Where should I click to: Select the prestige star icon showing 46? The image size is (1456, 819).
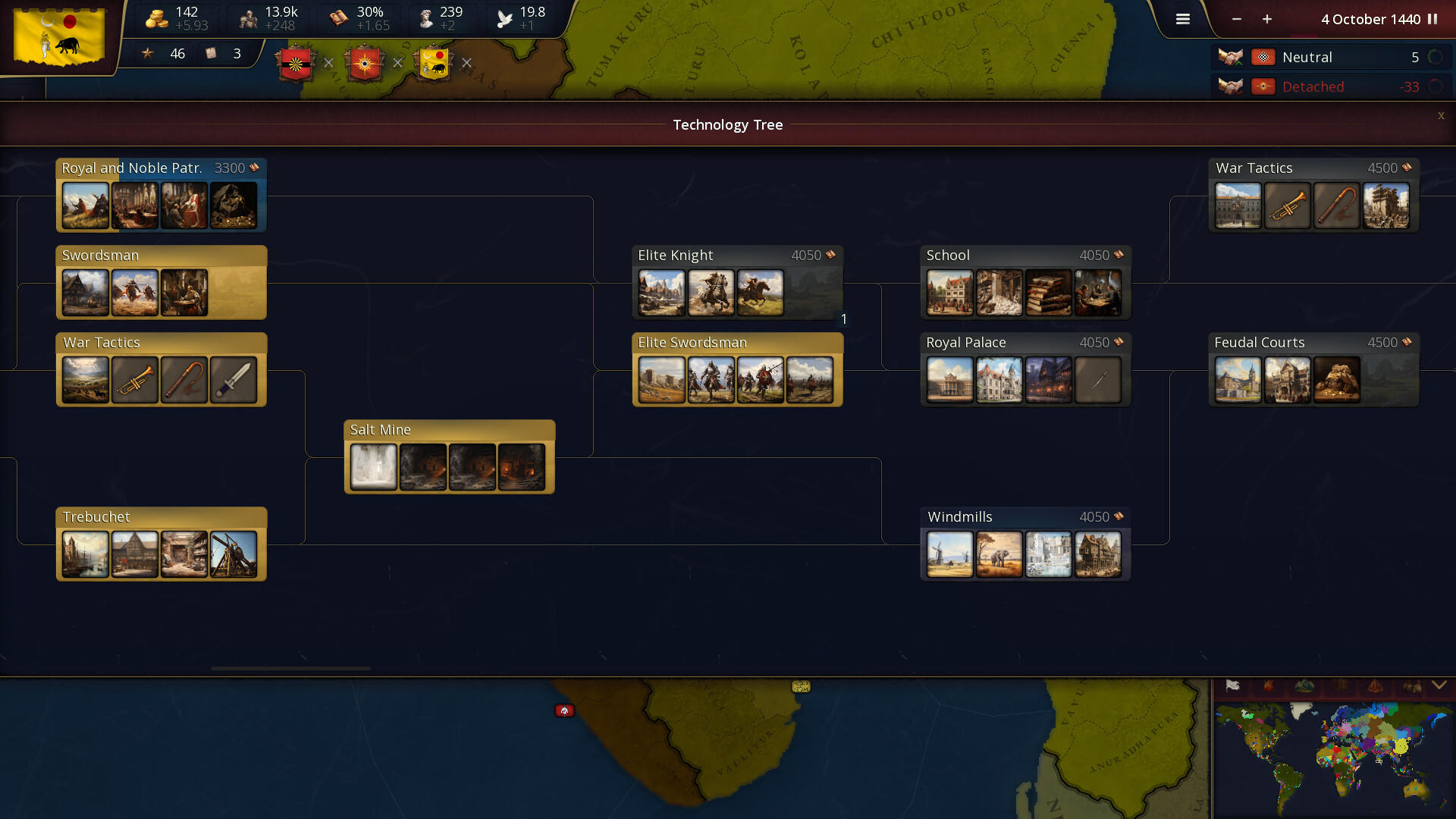tap(149, 54)
